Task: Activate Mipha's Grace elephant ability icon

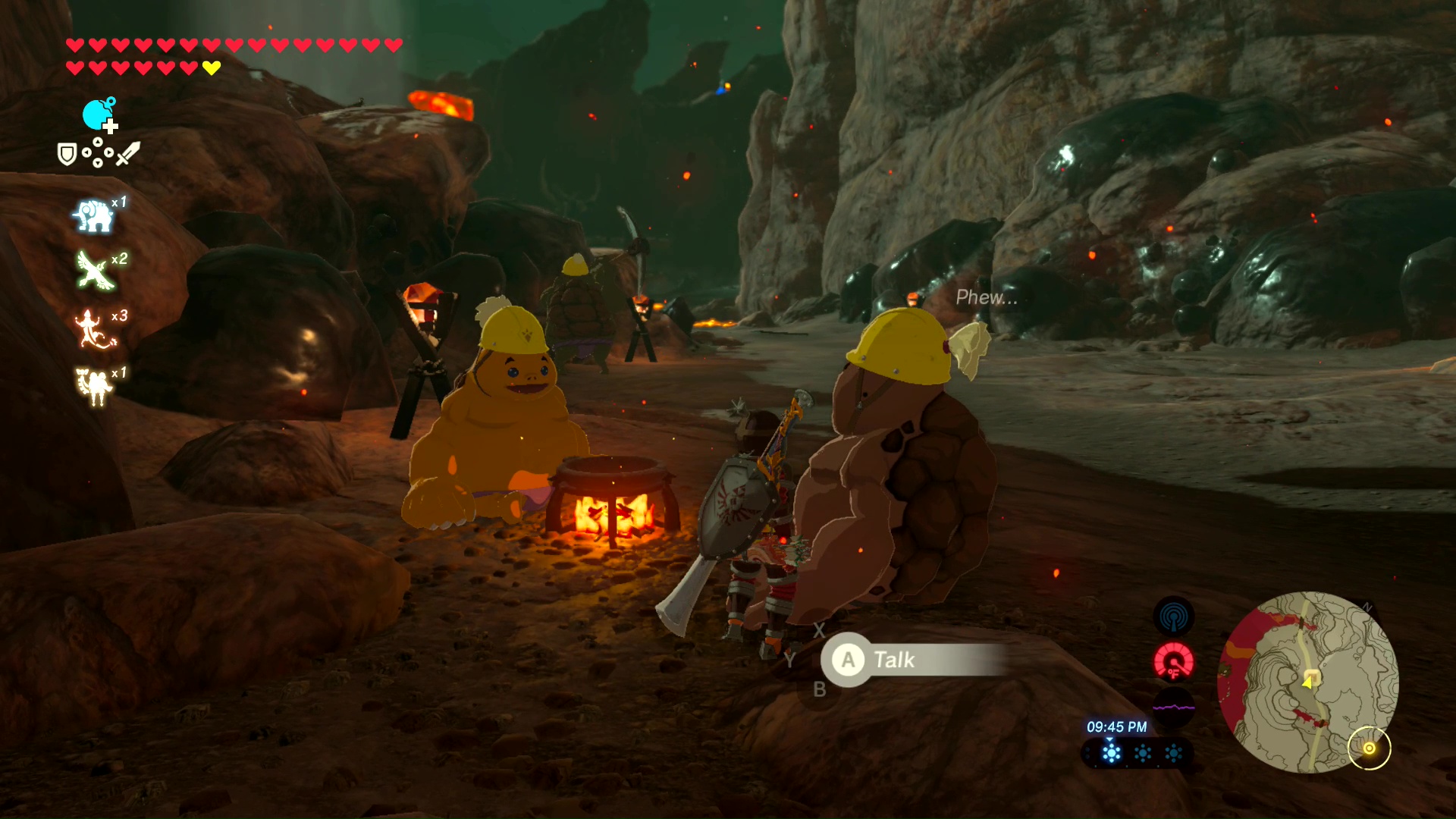Action: coord(93,216)
